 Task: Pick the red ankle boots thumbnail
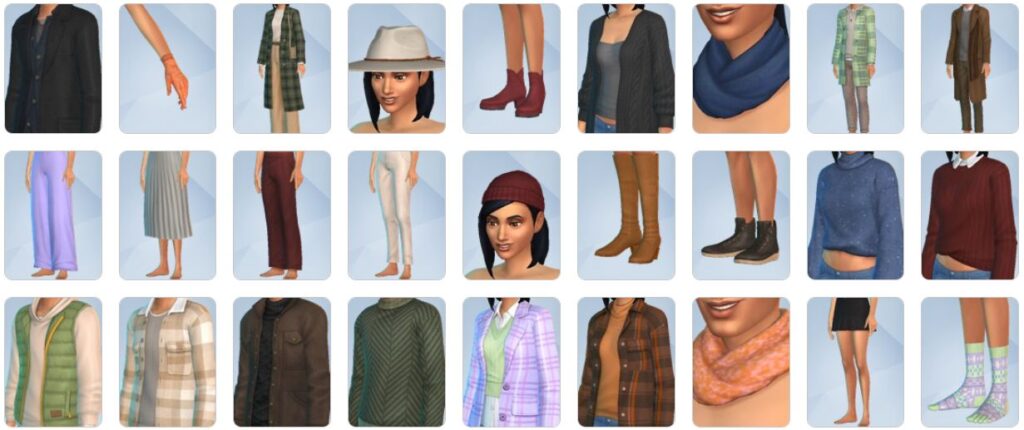[511, 68]
